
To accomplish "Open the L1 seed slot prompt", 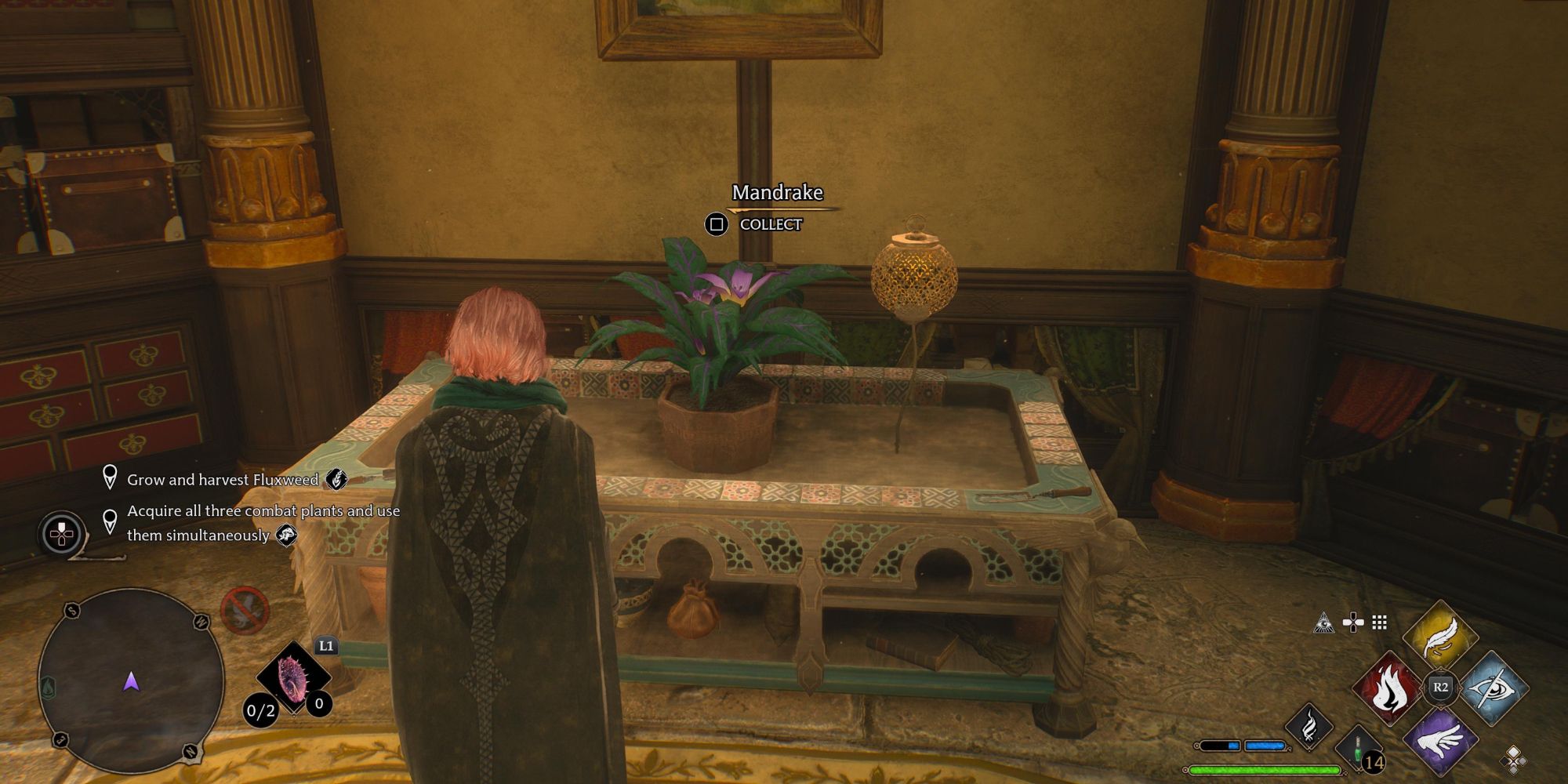I will (328, 645).
